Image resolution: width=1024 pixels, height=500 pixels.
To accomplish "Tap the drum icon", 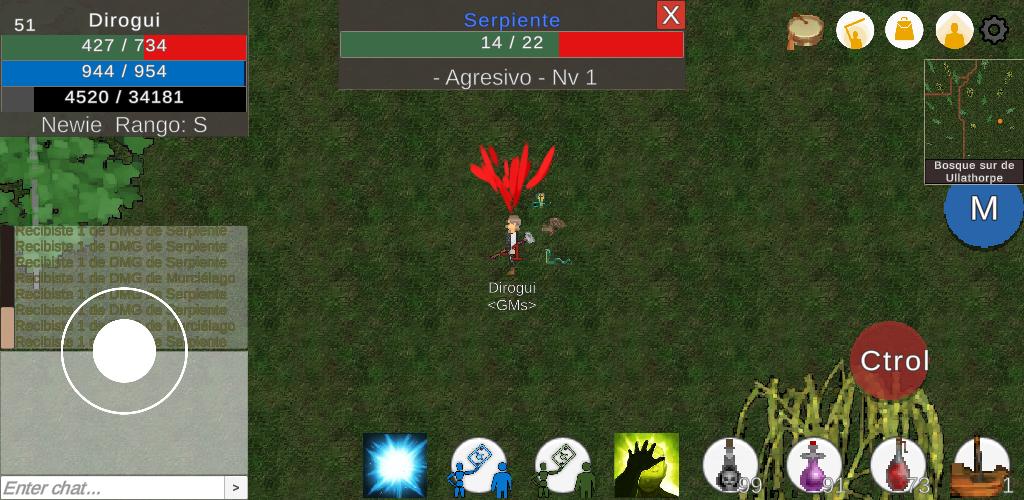I will pos(805,31).
